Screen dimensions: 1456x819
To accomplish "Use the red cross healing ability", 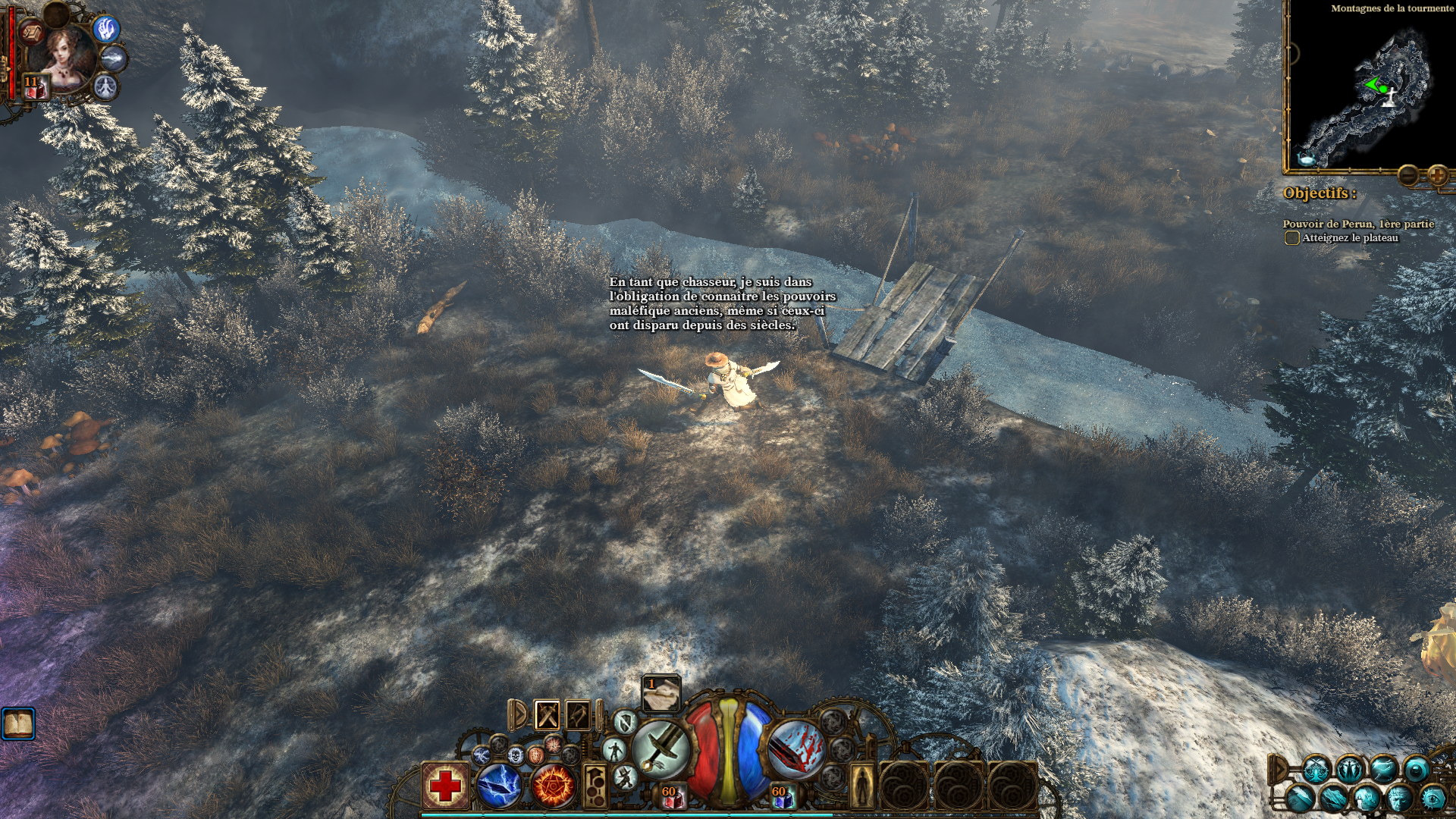I will click(x=445, y=786).
